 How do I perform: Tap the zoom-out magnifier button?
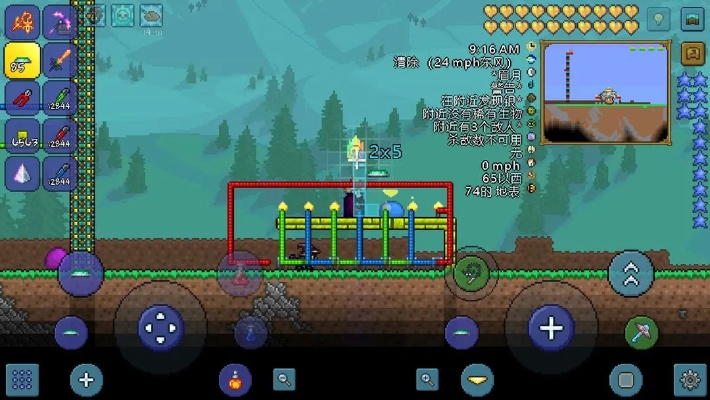286,380
